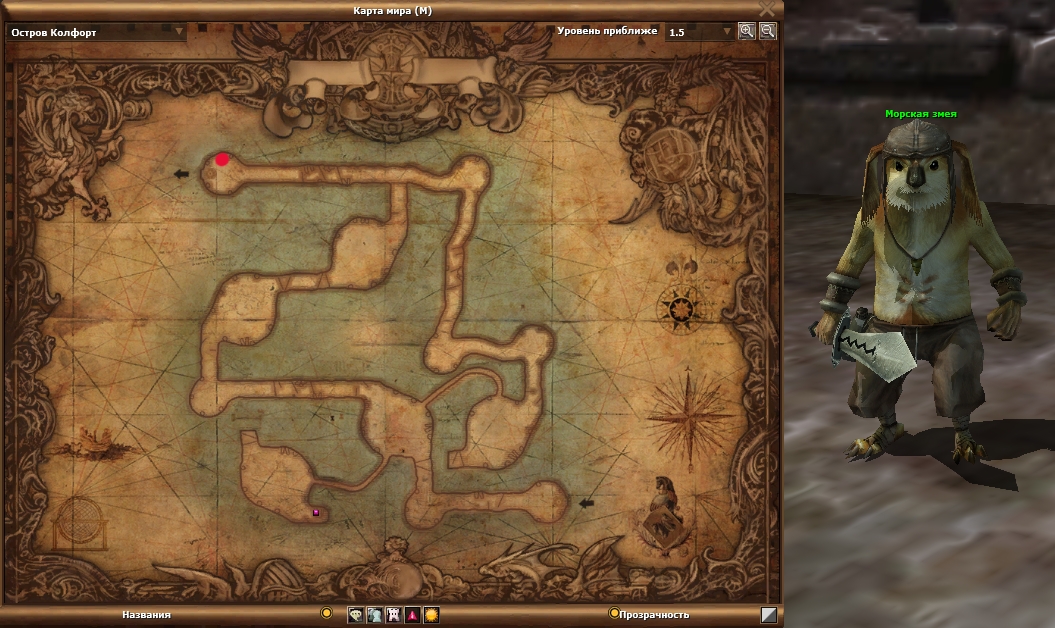Select the red player marker on the map
This screenshot has width=1055, height=628.
[x=222, y=159]
